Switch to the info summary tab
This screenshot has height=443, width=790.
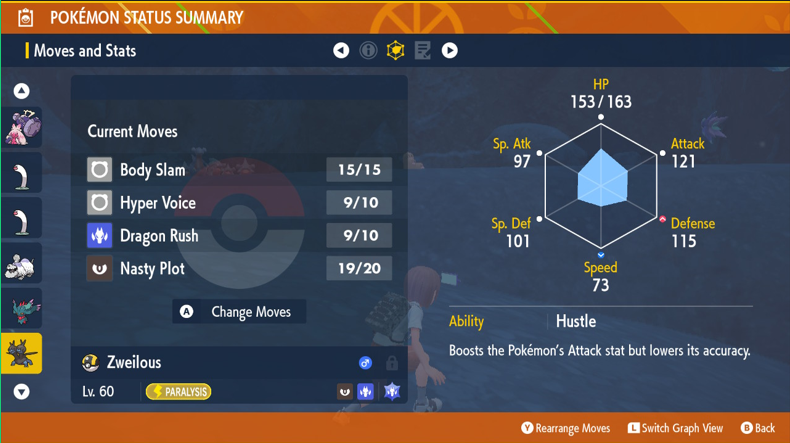[x=368, y=50]
